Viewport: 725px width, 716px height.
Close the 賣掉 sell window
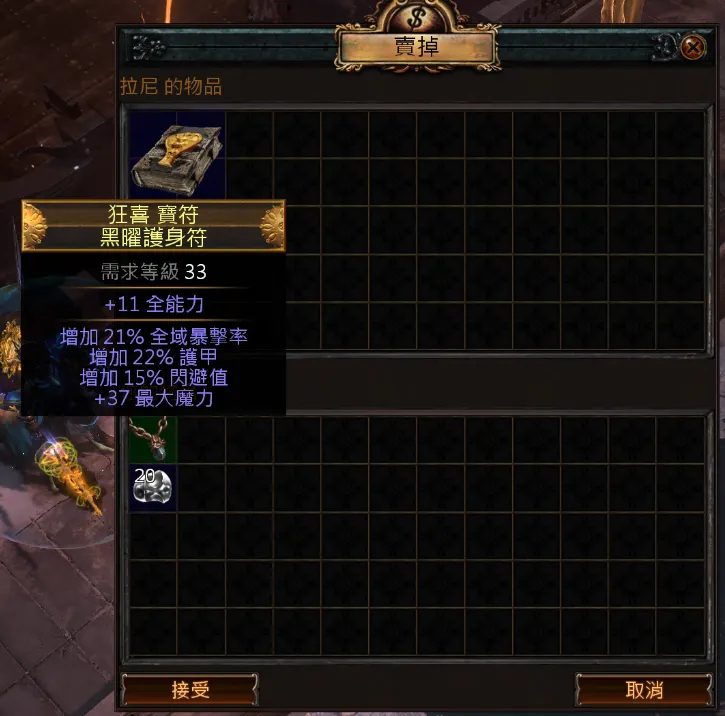click(x=692, y=47)
